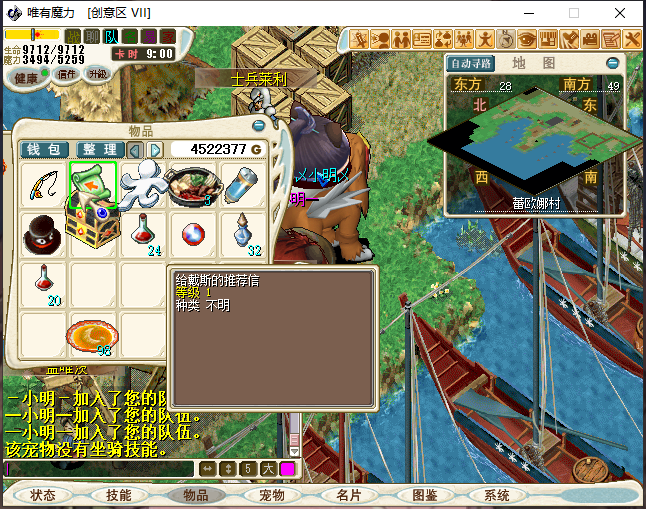The height and width of the screenshot is (509, 646).
Task: Open the 宠物 pets tab
Action: [x=272, y=495]
